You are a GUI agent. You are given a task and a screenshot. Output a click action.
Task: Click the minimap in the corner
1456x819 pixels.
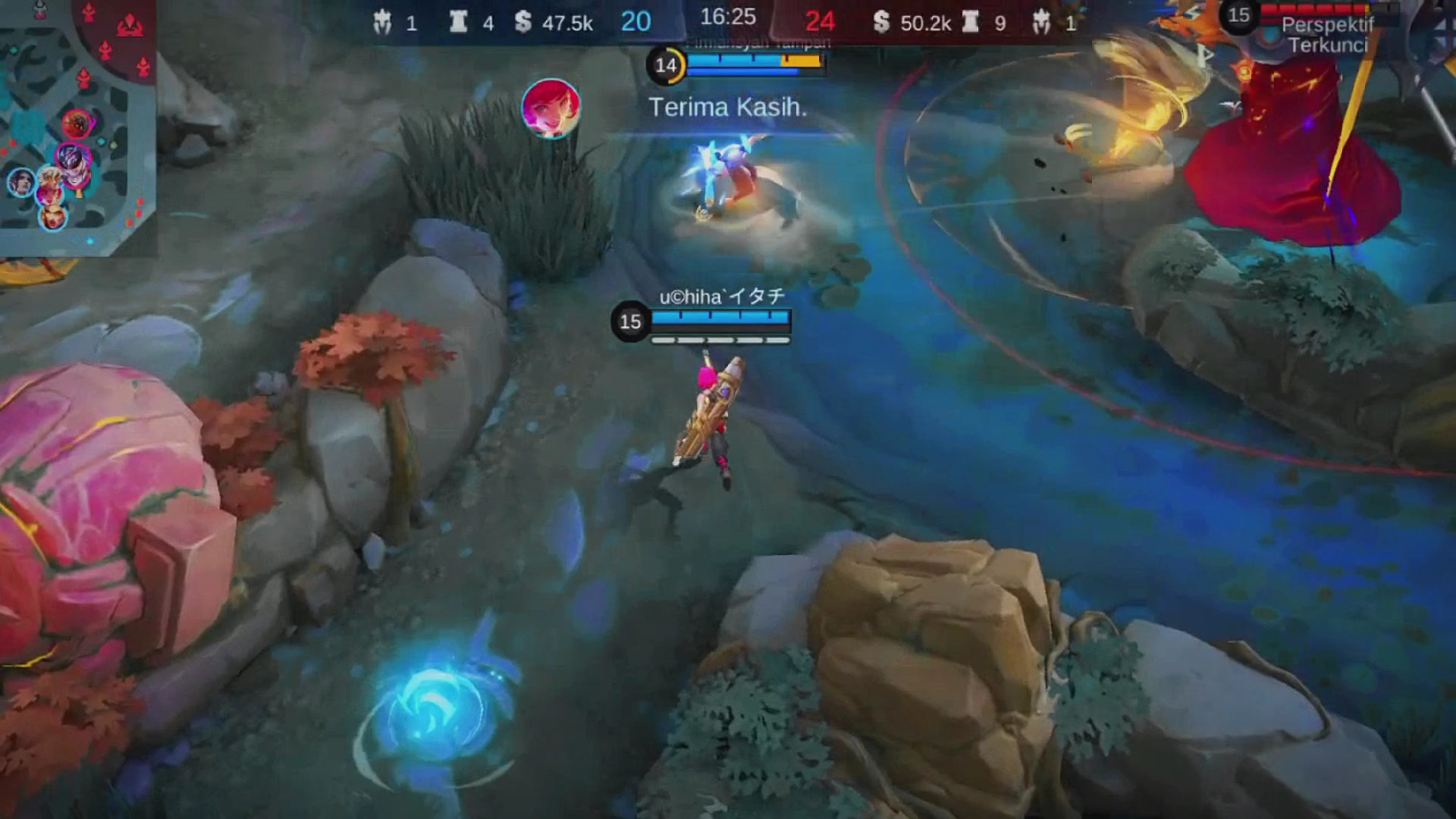77,127
